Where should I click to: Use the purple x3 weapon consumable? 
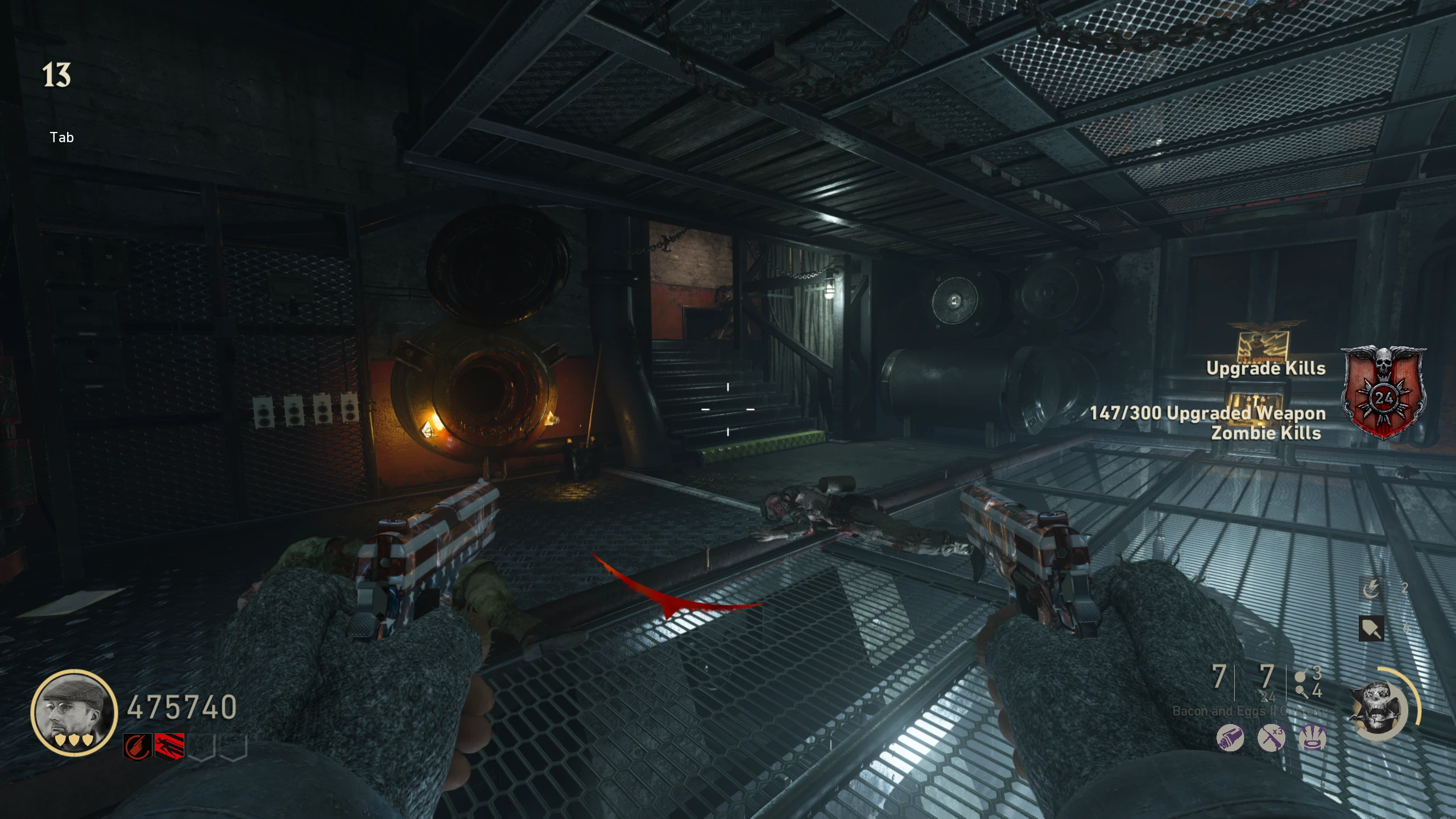pos(1271,738)
